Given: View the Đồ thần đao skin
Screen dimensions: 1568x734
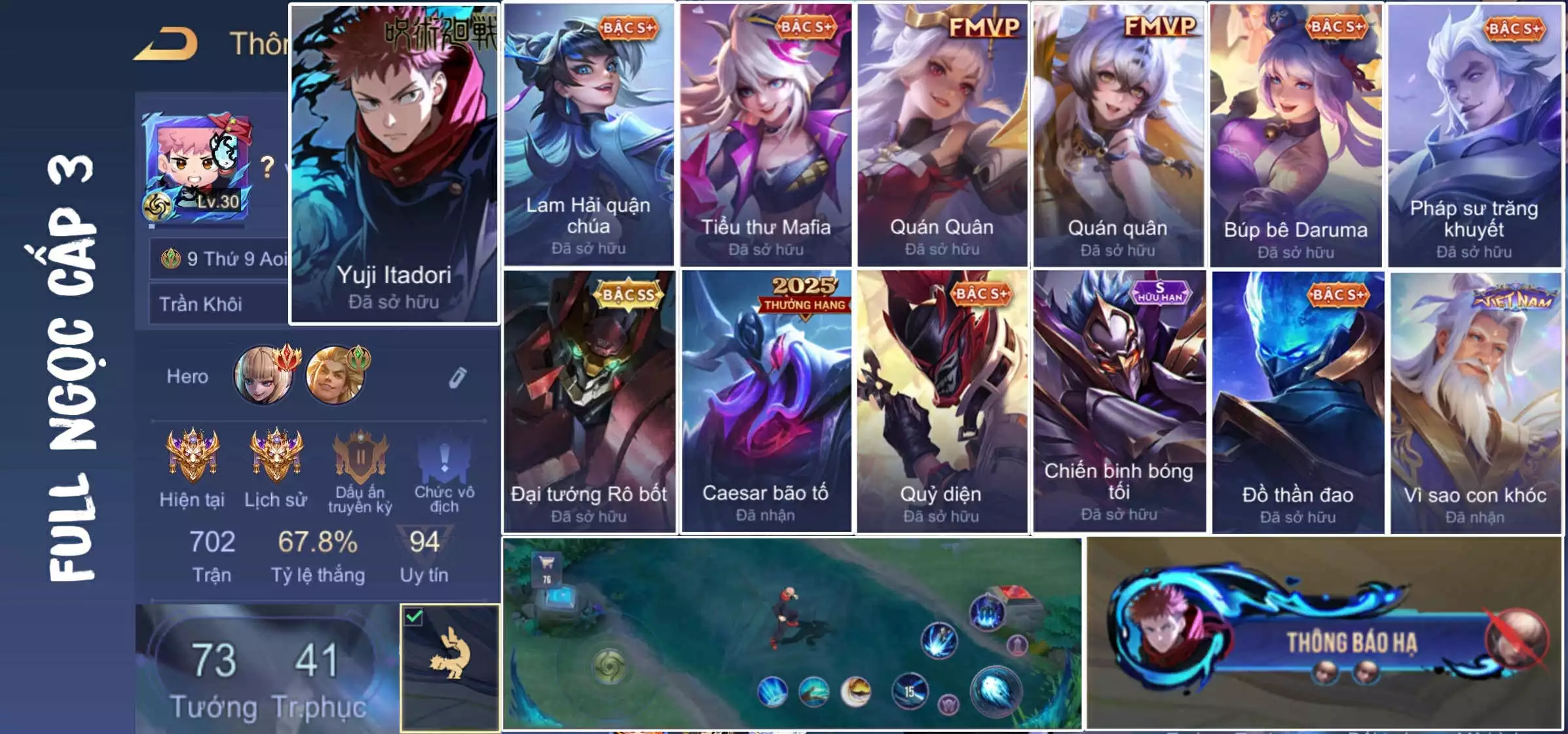Looking at the screenshot, I should [1297, 401].
